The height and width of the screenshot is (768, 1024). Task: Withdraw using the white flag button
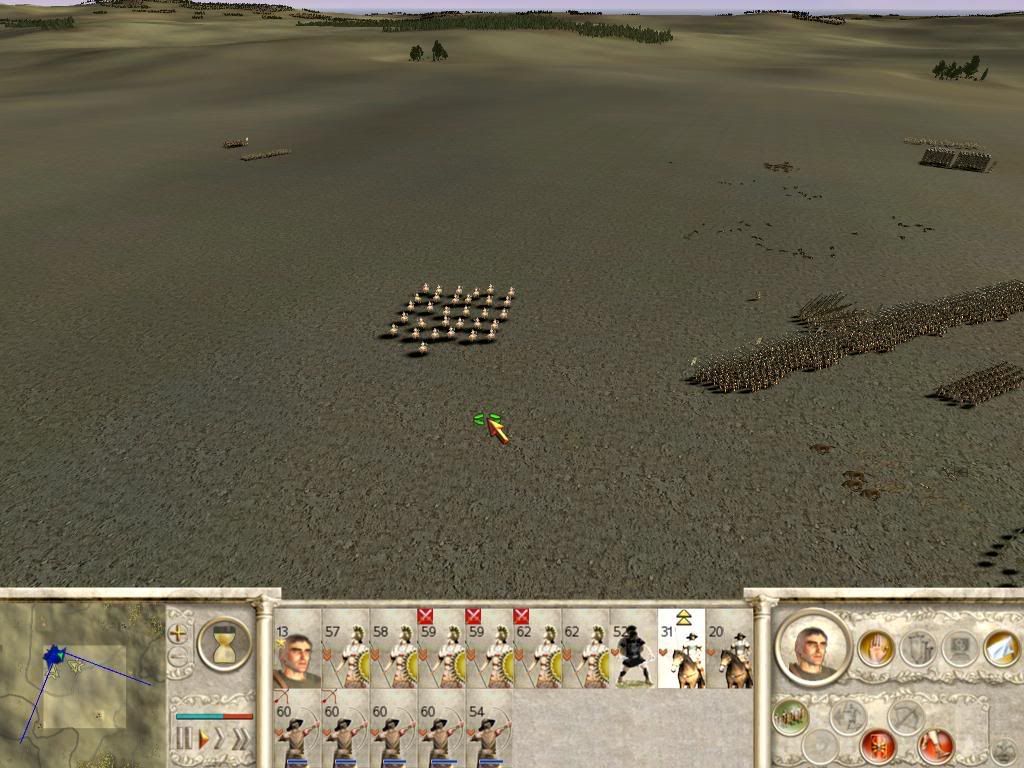pyautogui.click(x=1001, y=648)
